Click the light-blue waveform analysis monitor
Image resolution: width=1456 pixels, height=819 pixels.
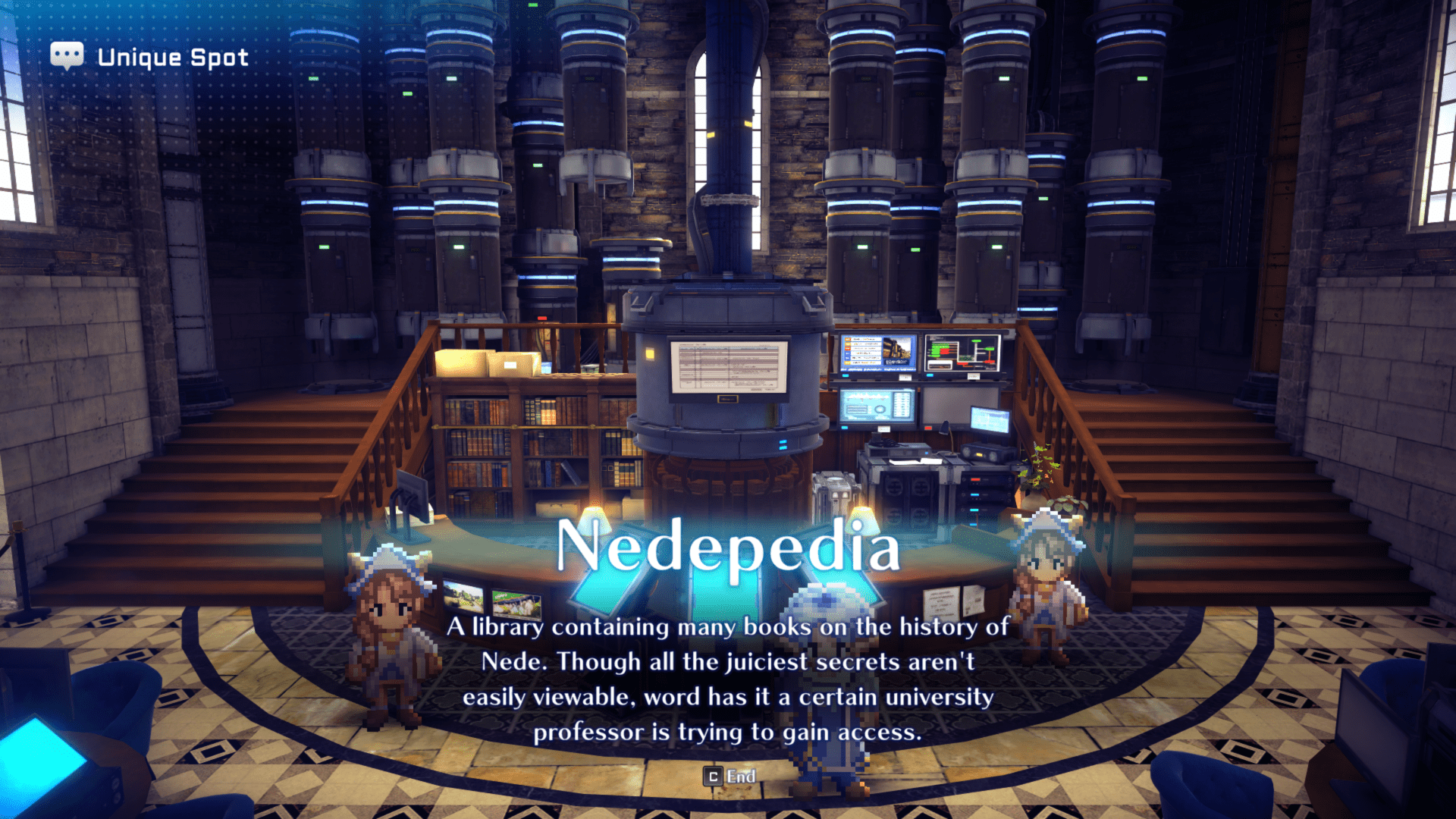[x=877, y=406]
